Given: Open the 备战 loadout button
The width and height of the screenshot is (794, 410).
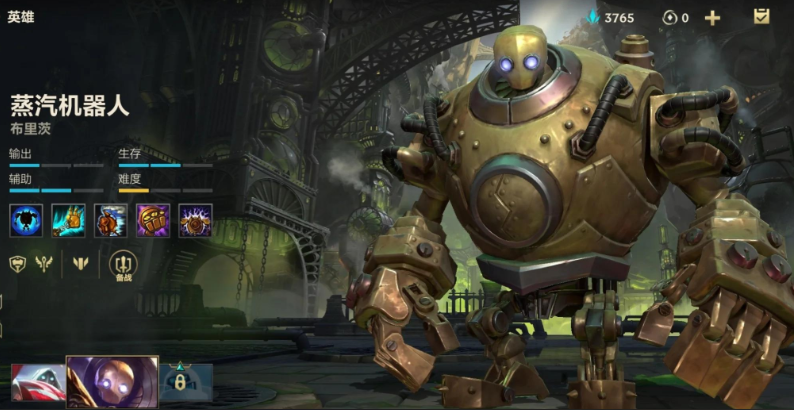Looking at the screenshot, I should pyautogui.click(x=124, y=265).
